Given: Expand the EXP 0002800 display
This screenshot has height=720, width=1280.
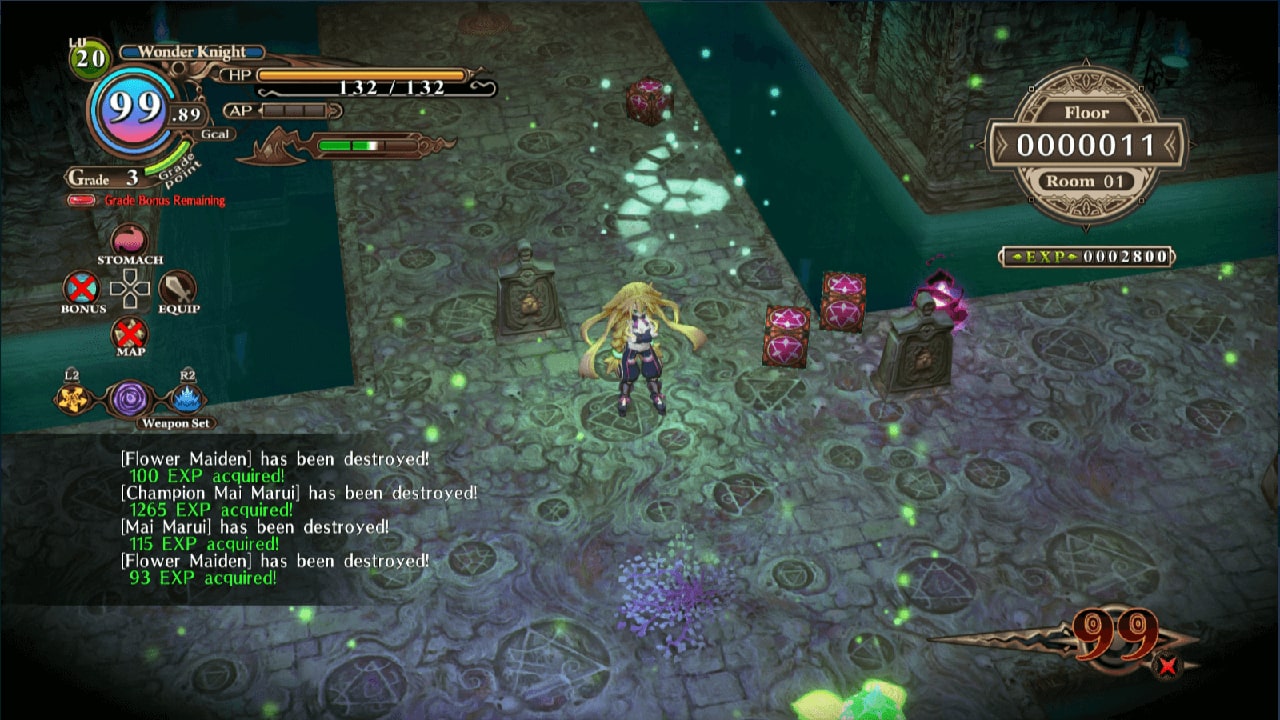Looking at the screenshot, I should click(1088, 255).
